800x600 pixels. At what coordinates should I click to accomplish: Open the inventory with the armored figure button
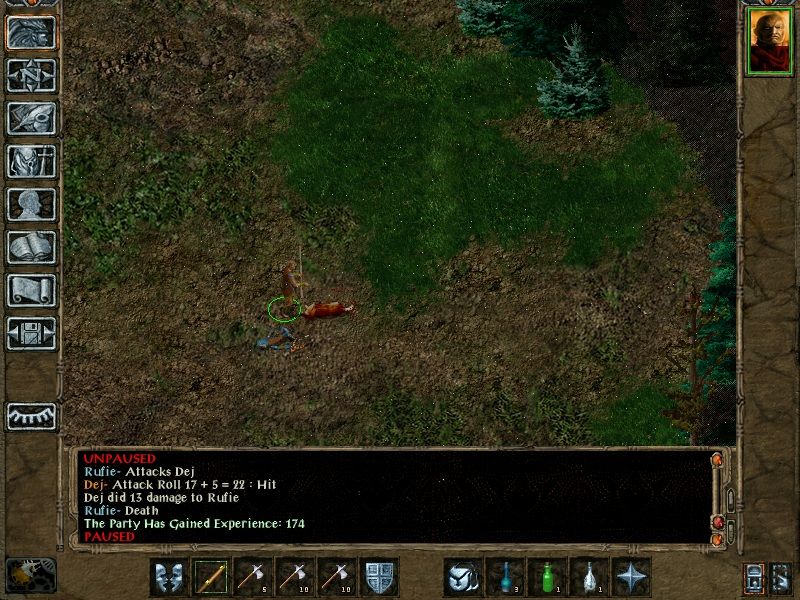pyautogui.click(x=32, y=161)
